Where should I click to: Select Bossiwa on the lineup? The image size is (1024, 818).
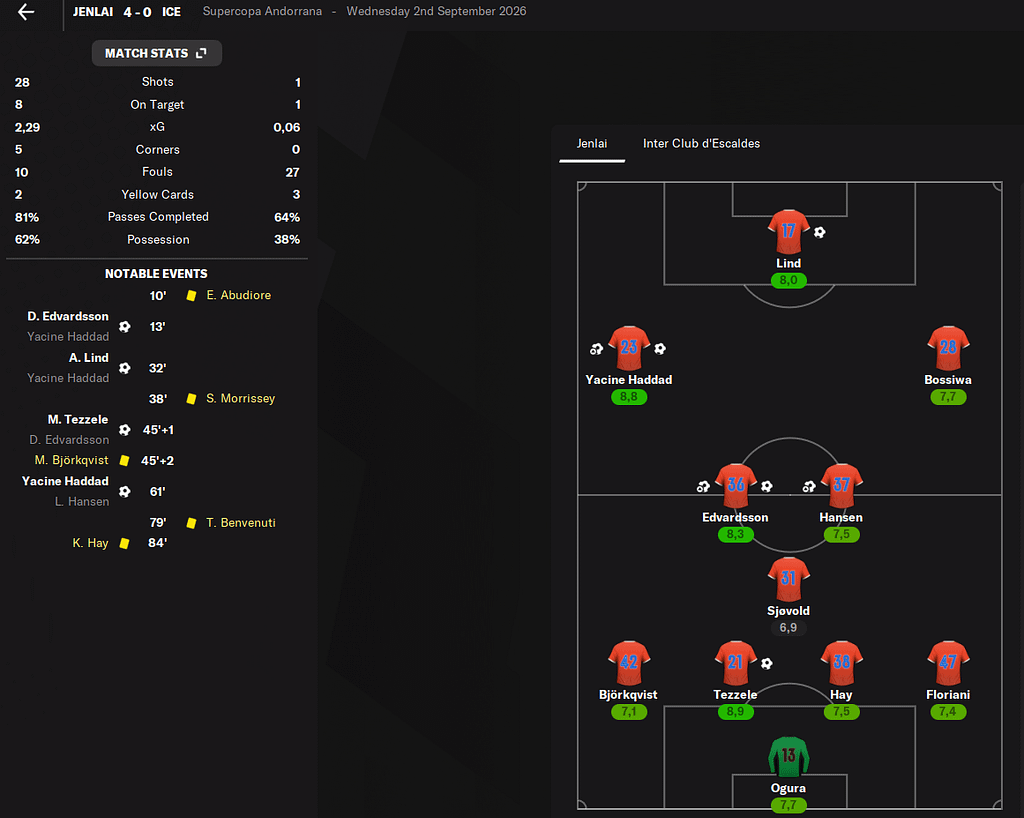(948, 348)
